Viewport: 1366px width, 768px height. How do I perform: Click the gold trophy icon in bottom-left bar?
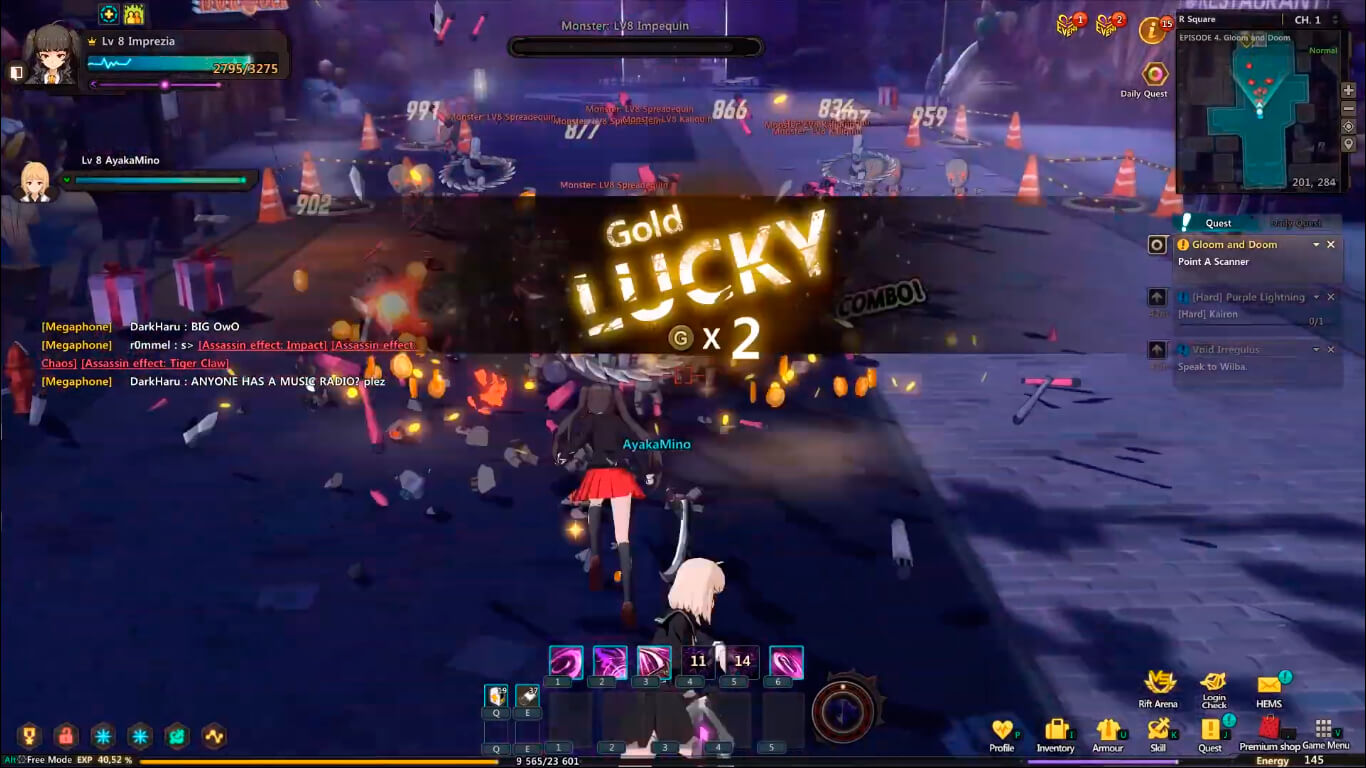coord(28,737)
